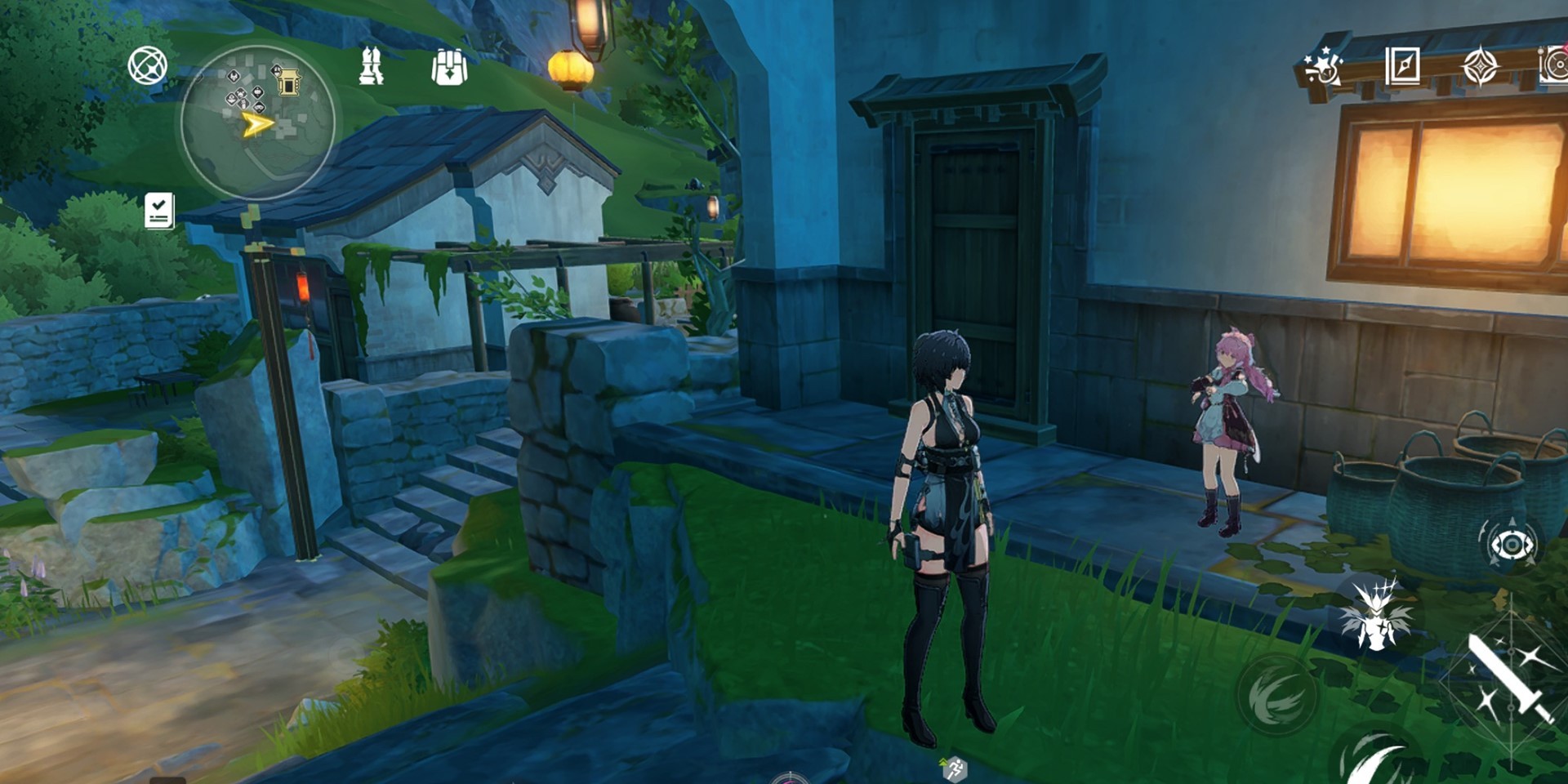1568x784 pixels.
Task: Select the golden gate marker on minimap
Action: [288, 82]
